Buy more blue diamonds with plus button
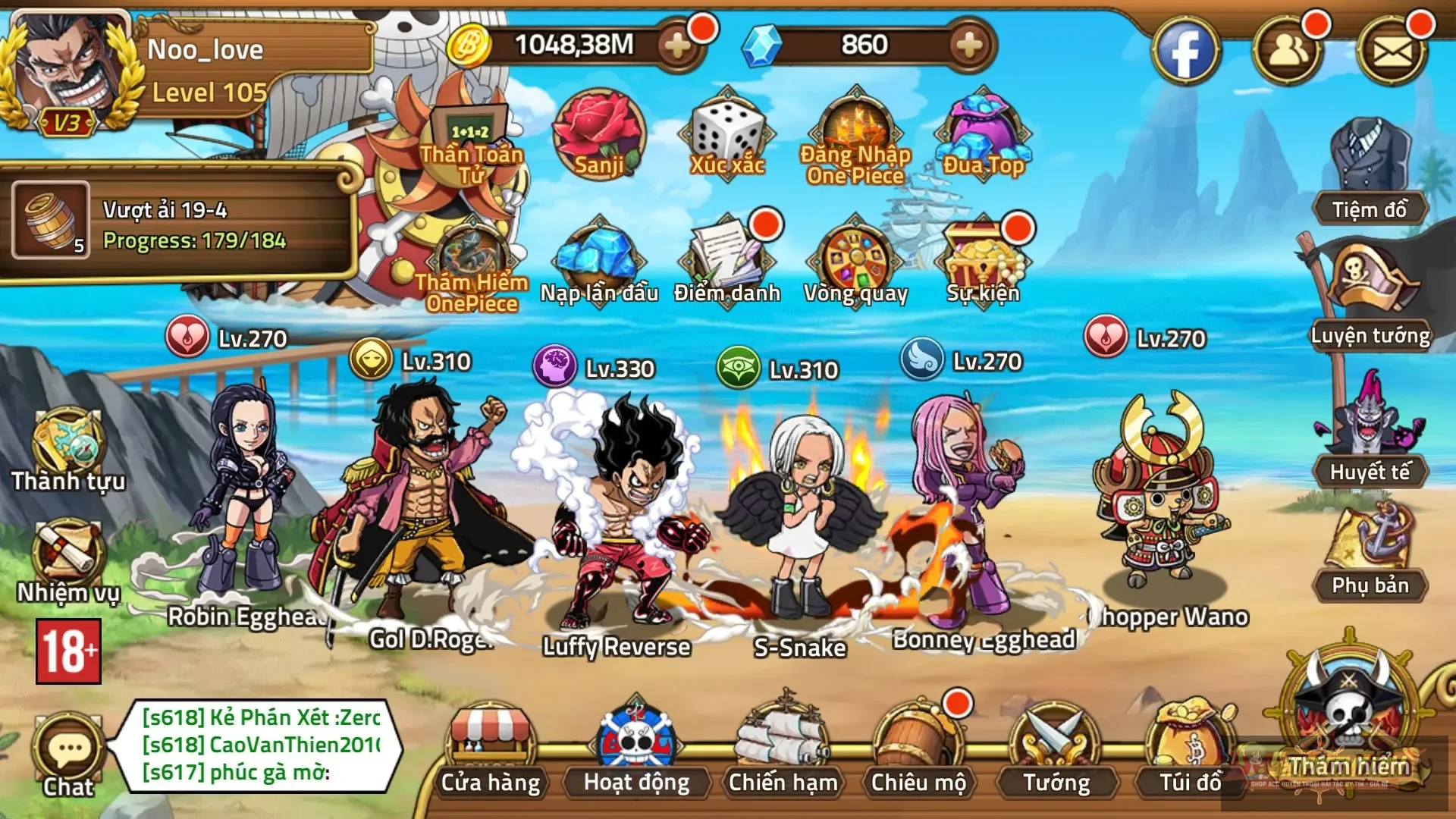 pyautogui.click(x=968, y=45)
